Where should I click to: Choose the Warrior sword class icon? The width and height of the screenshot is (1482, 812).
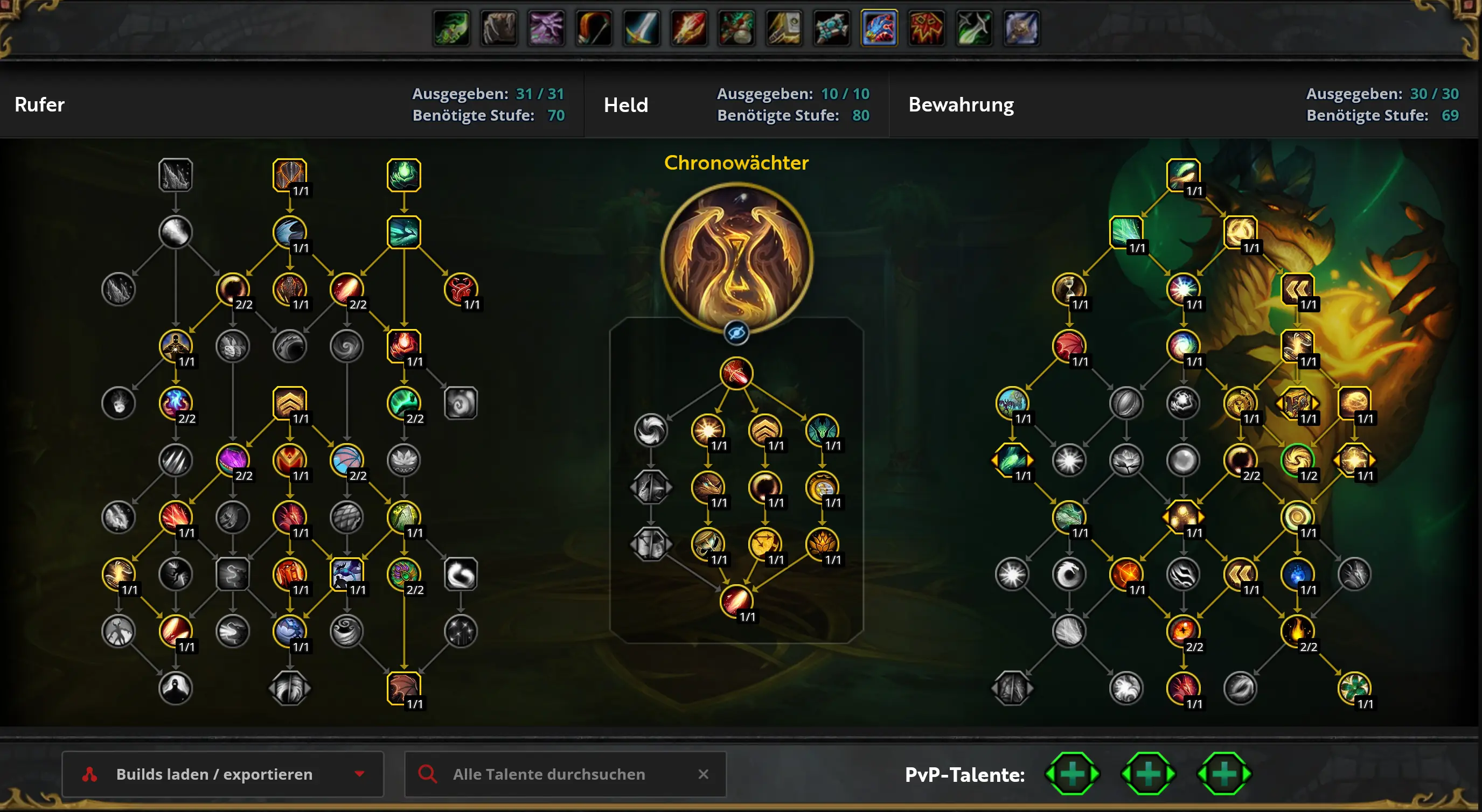[641, 27]
